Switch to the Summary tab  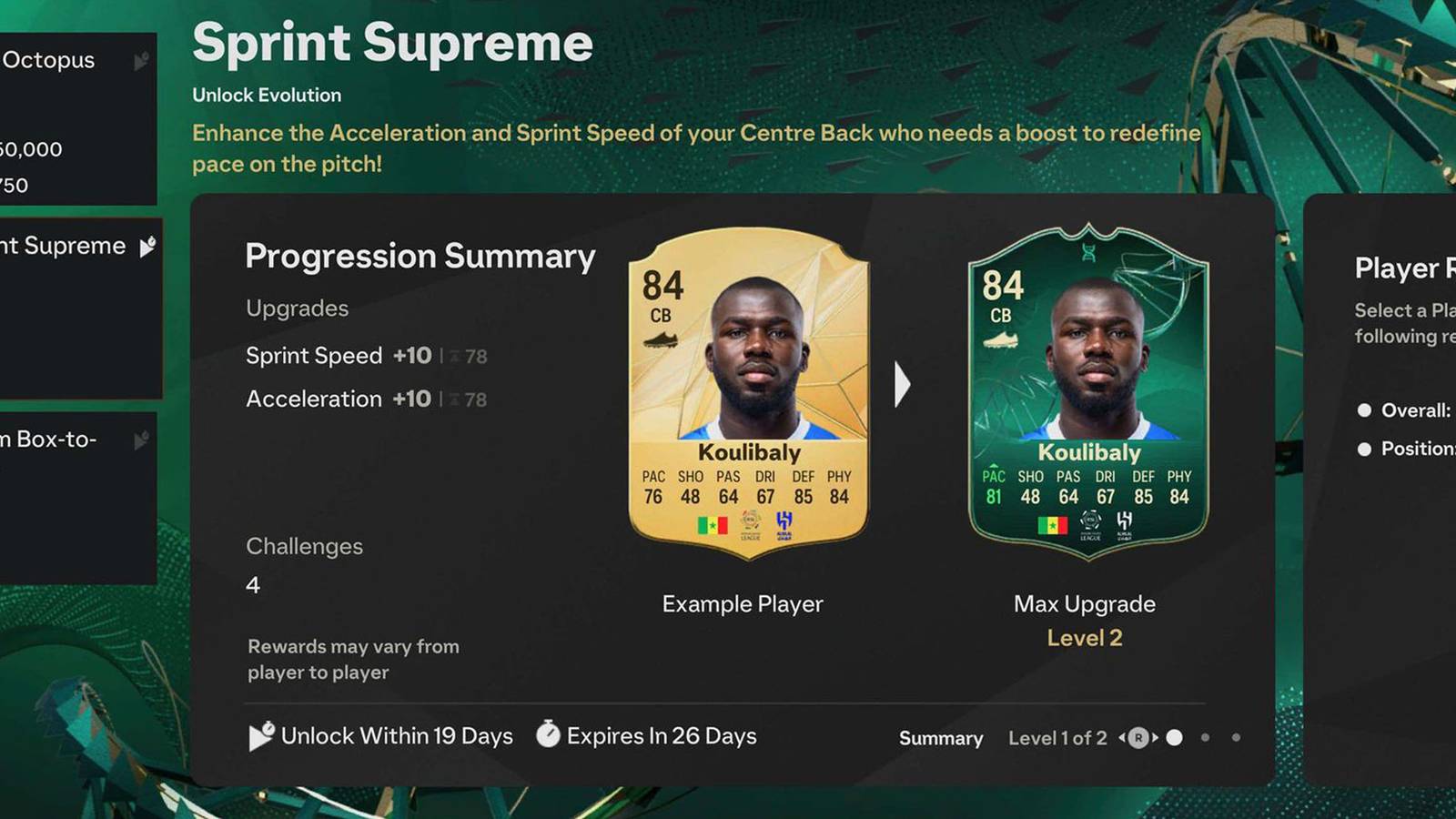pyautogui.click(x=941, y=738)
